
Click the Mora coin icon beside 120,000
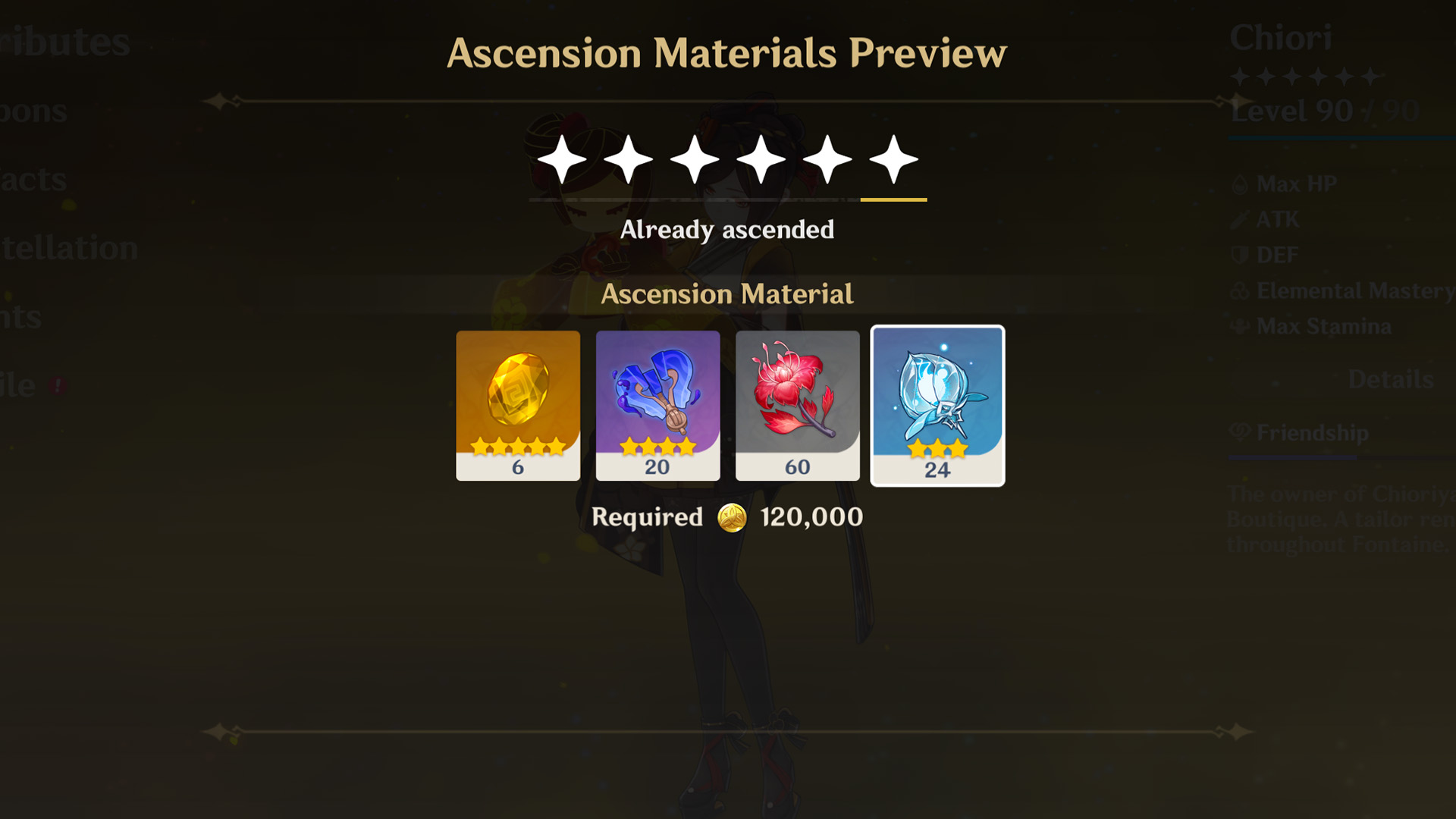click(733, 516)
